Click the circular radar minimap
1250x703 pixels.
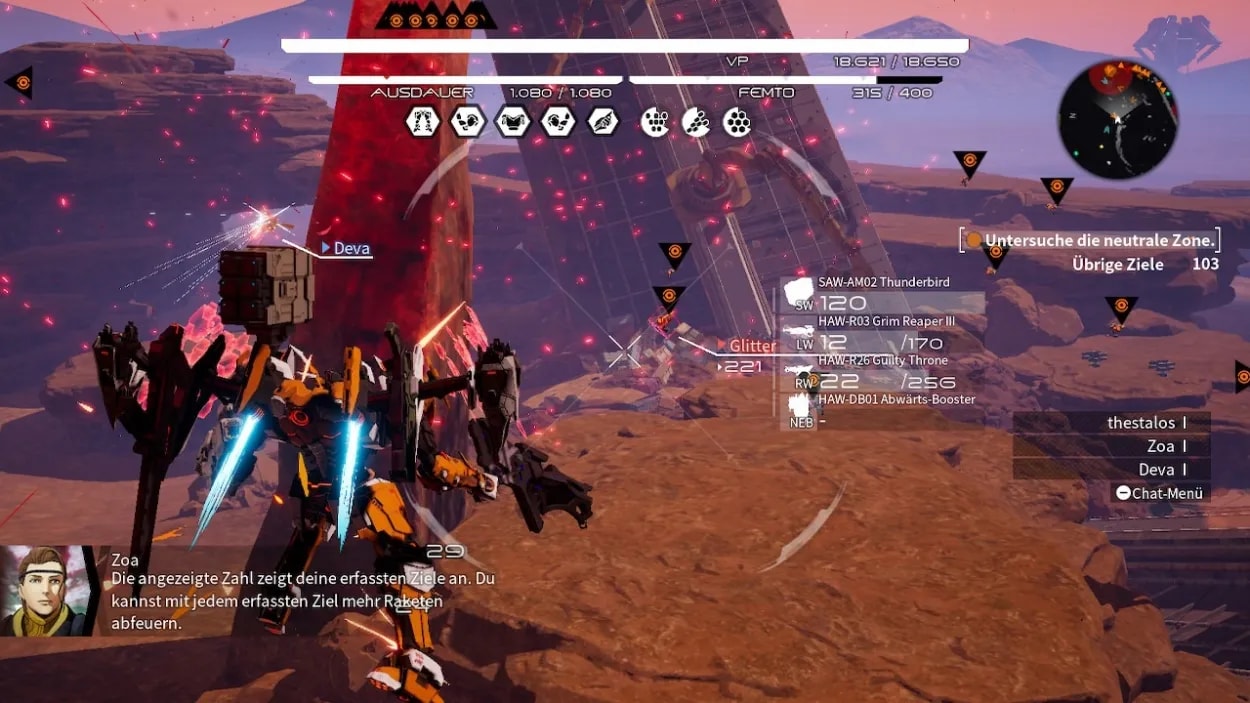click(1117, 119)
